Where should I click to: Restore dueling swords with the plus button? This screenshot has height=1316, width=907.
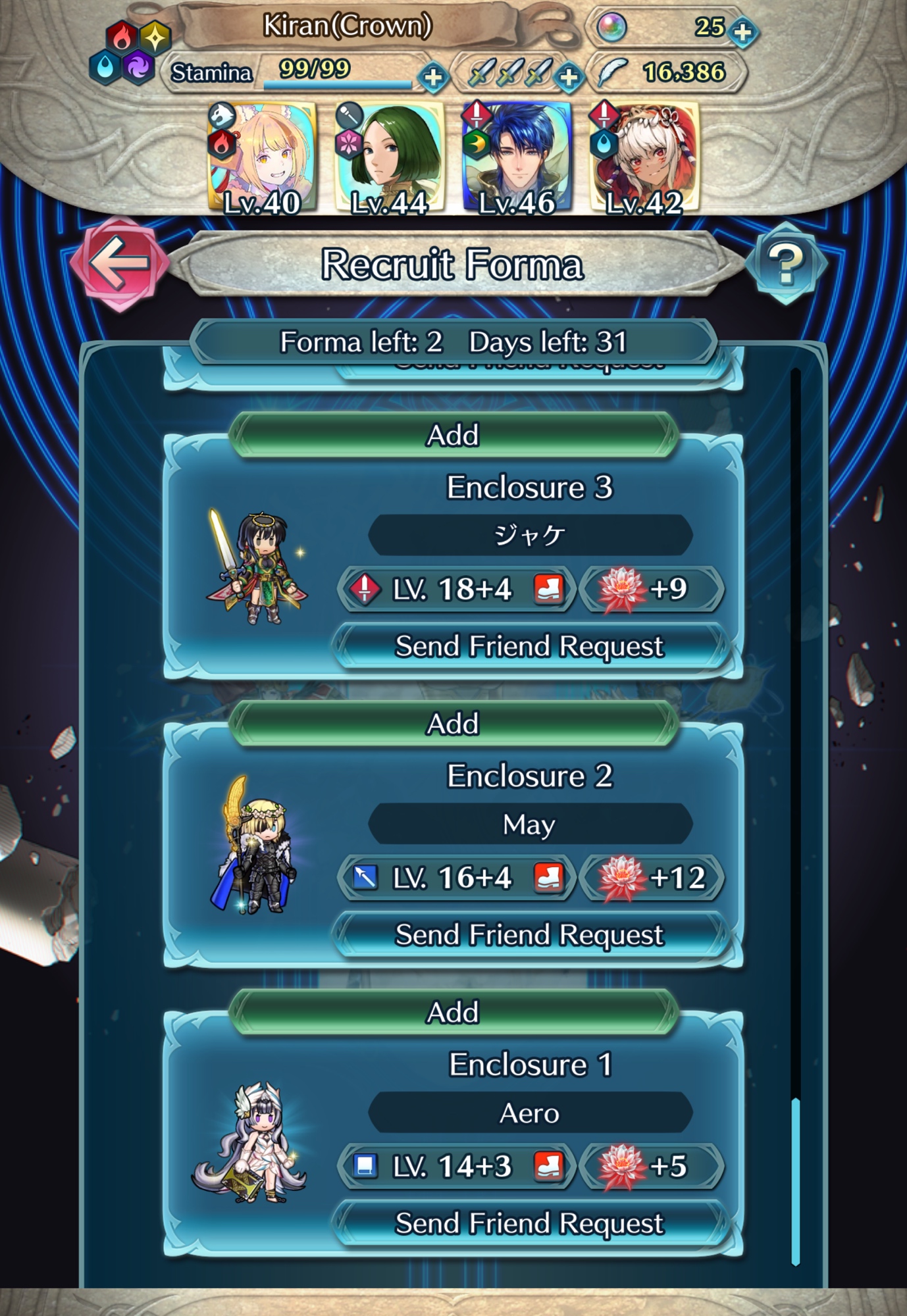(569, 77)
